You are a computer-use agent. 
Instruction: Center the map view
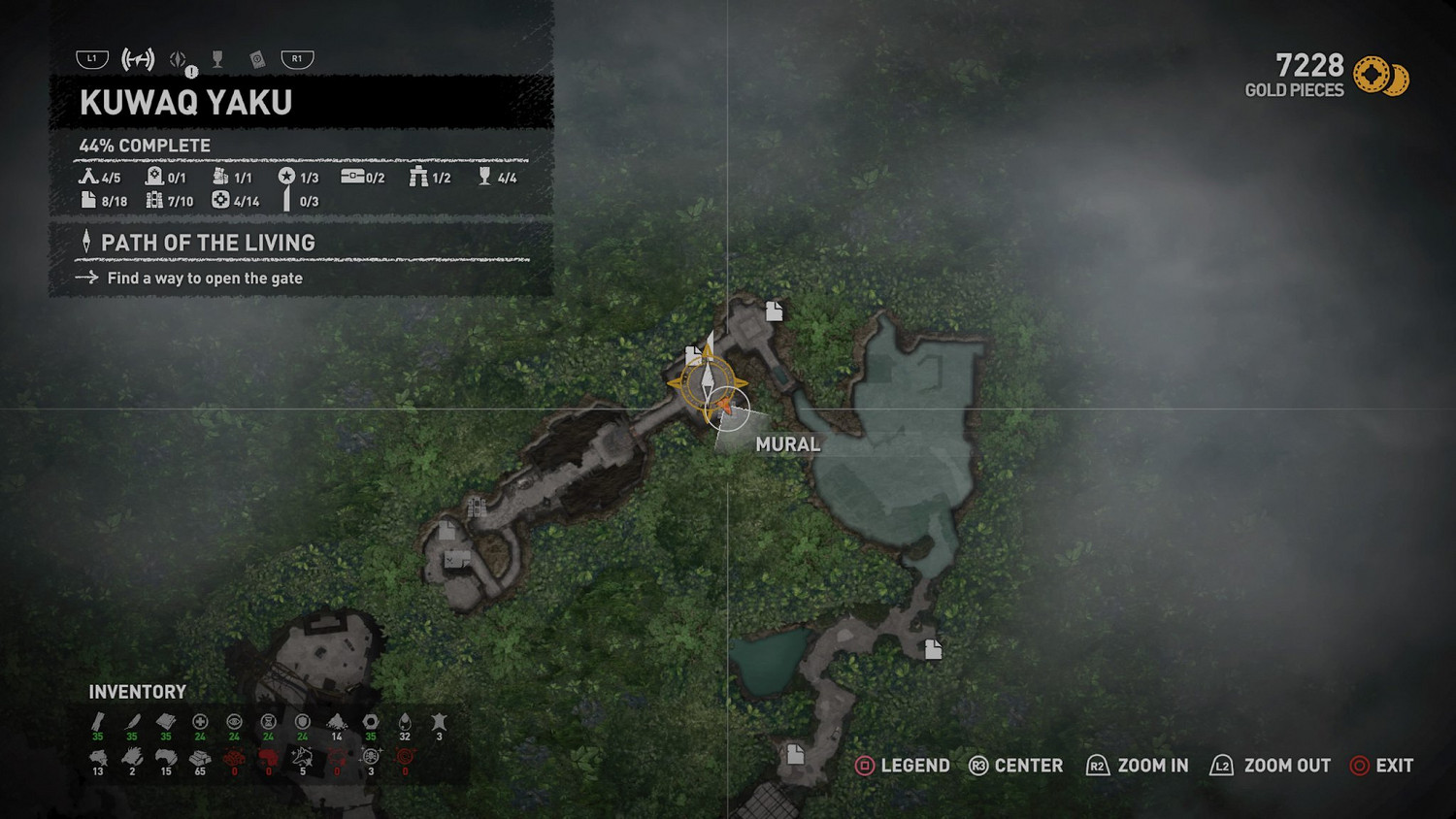(x=1015, y=766)
